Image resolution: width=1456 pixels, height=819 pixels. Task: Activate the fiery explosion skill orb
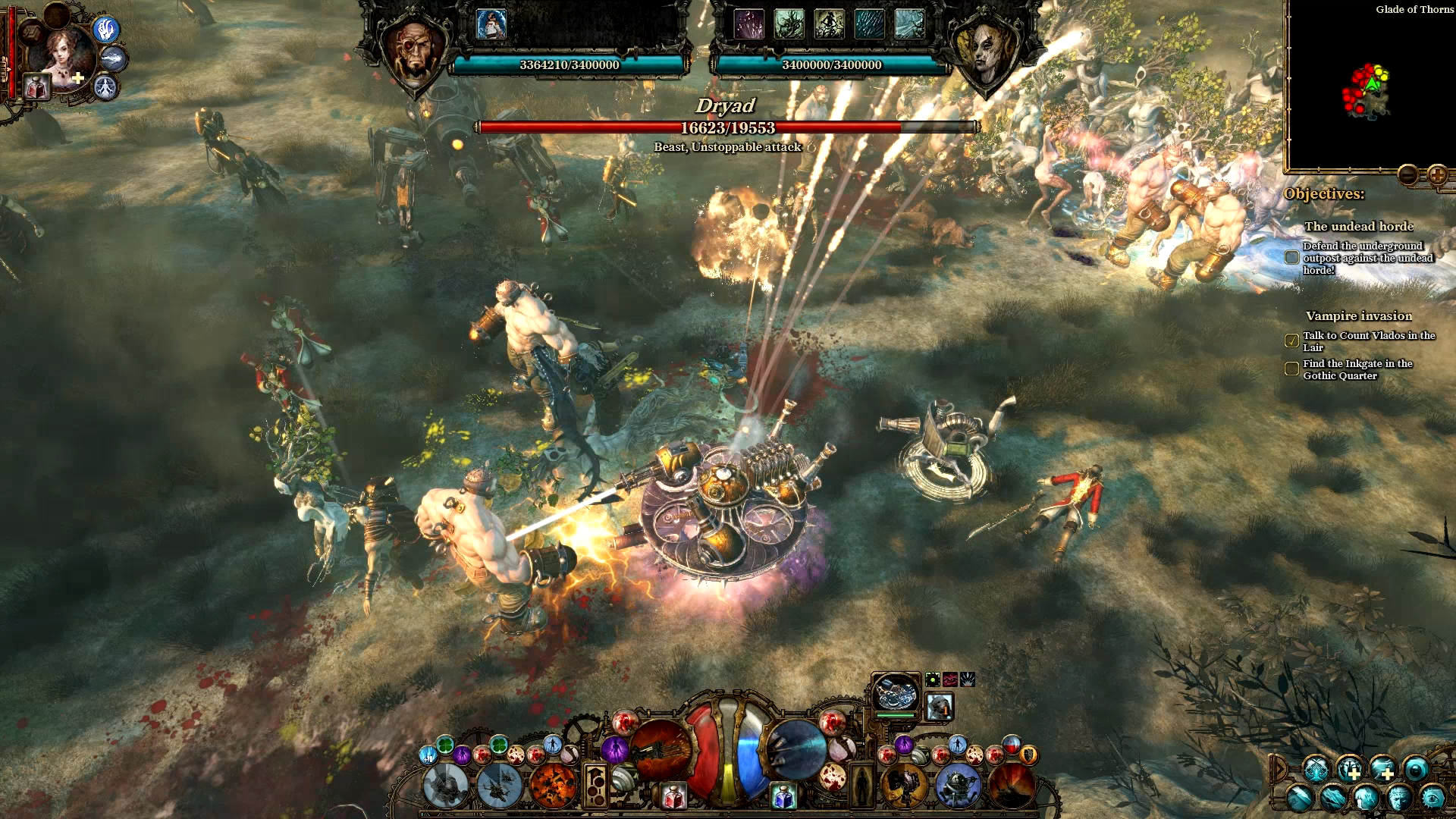click(553, 785)
